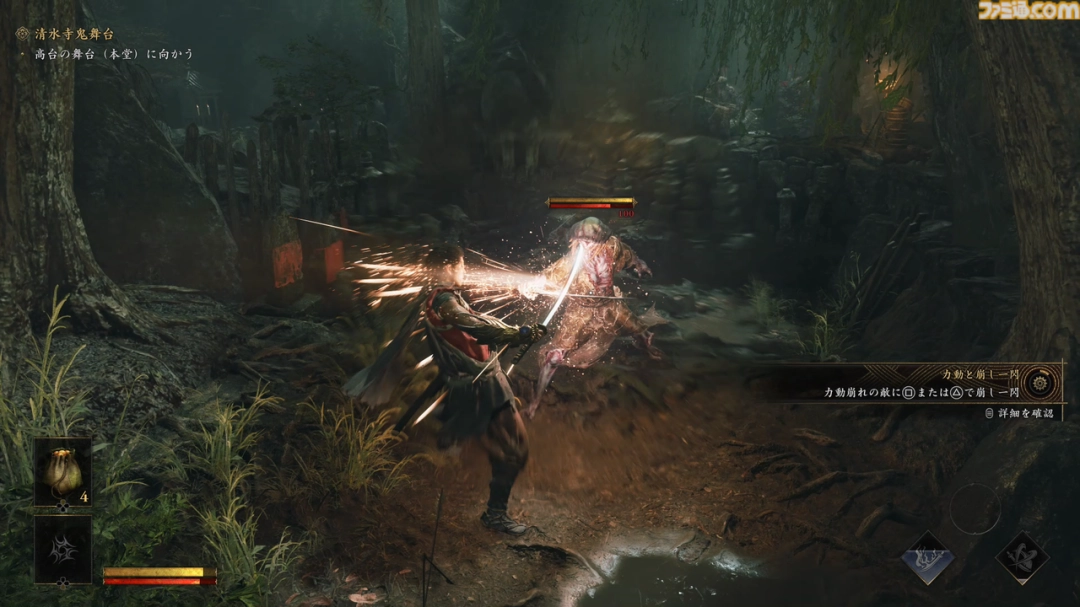Viewport: 1080px width, 607px height.
Task: Click the empty circular skill gauge ring
Action: (x=974, y=509)
